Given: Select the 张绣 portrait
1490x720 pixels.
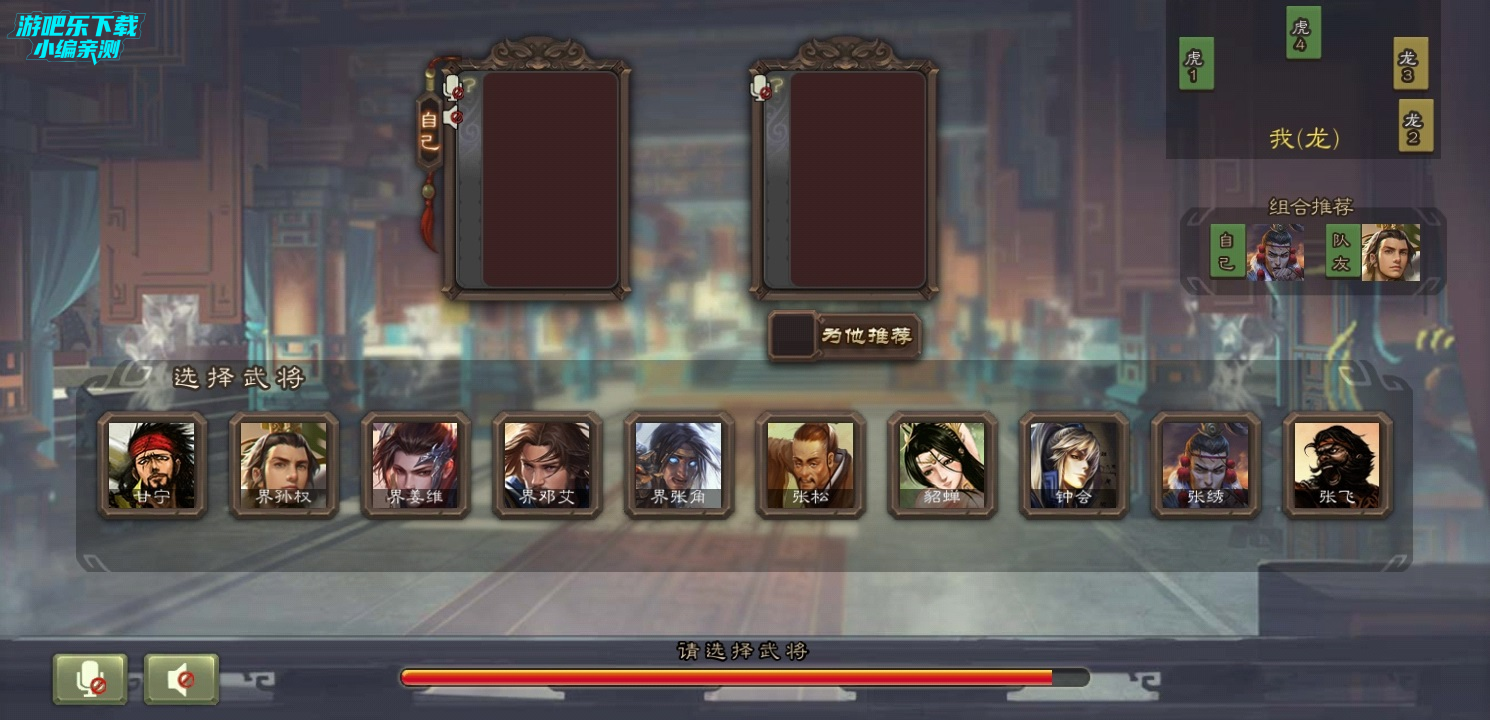Looking at the screenshot, I should coord(1205,465).
